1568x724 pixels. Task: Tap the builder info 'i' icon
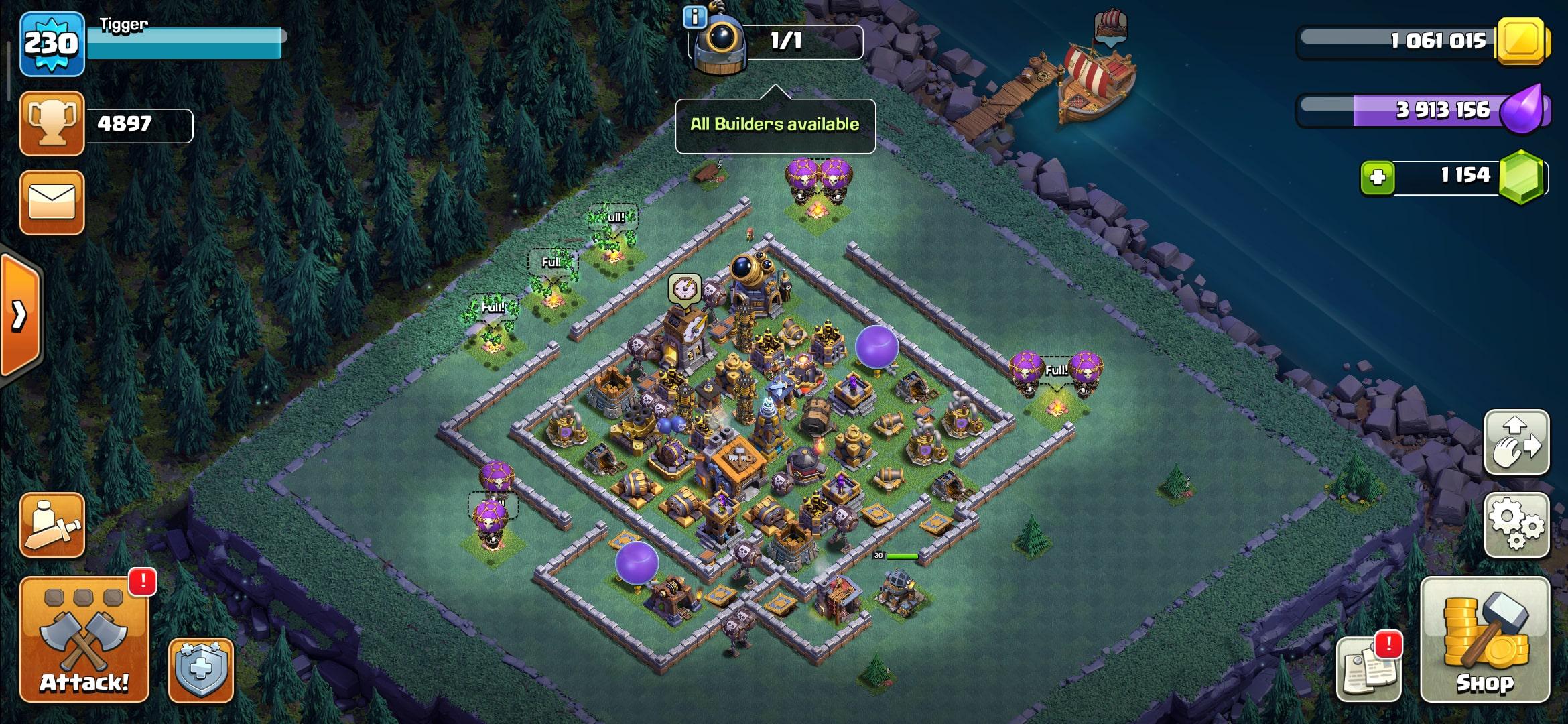(694, 17)
